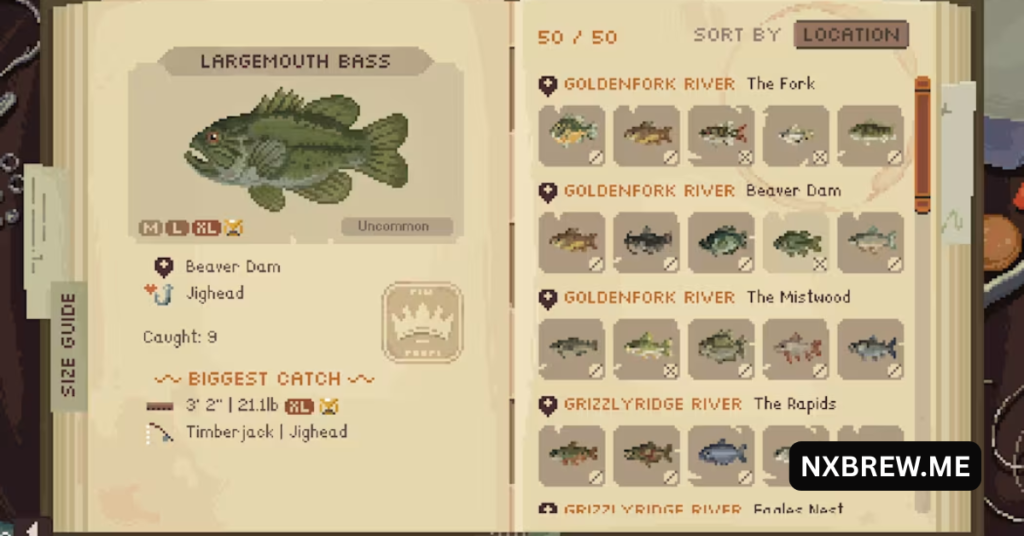Select the first fish under The Mistwood
The height and width of the screenshot is (536, 1024).
pyautogui.click(x=571, y=349)
